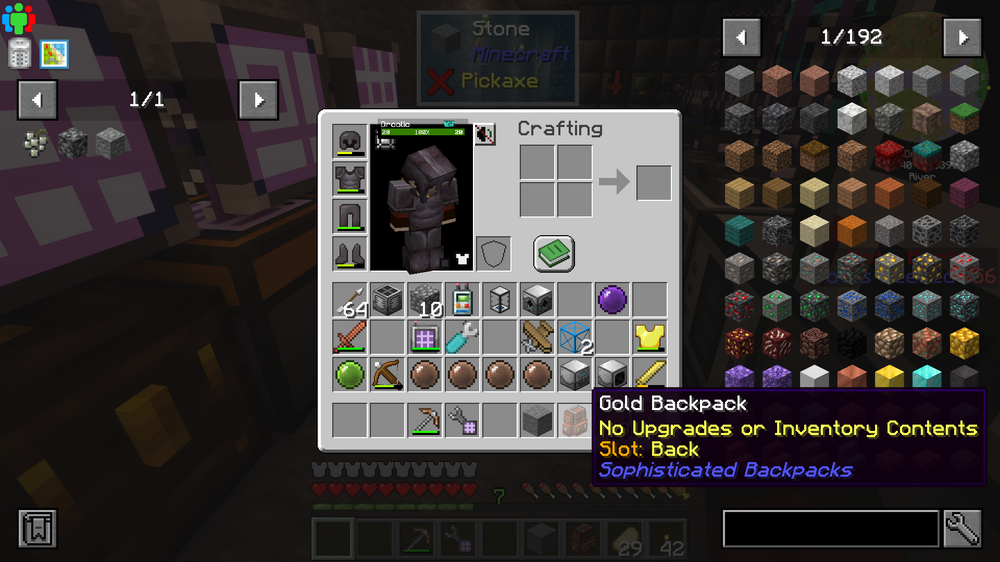The width and height of the screenshot is (1000, 562).
Task: Select the chestplate armor slot
Action: (350, 178)
